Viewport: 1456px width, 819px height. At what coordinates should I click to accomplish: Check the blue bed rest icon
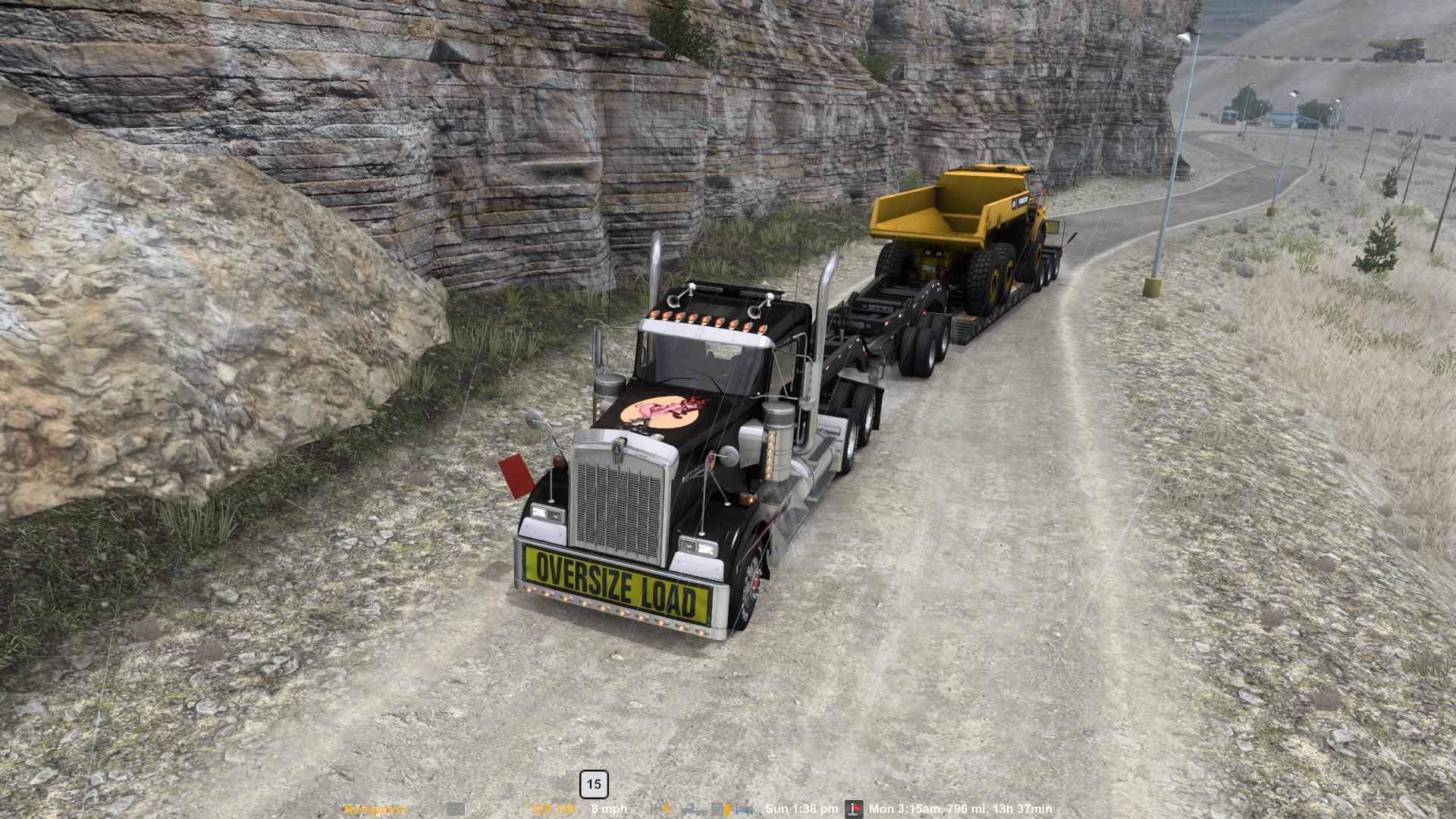click(x=744, y=809)
